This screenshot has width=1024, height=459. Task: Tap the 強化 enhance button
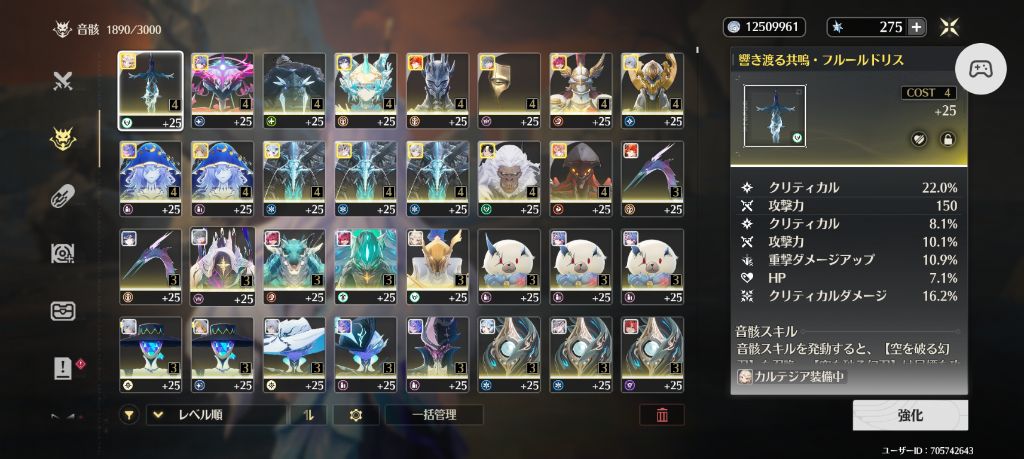pyautogui.click(x=910, y=415)
